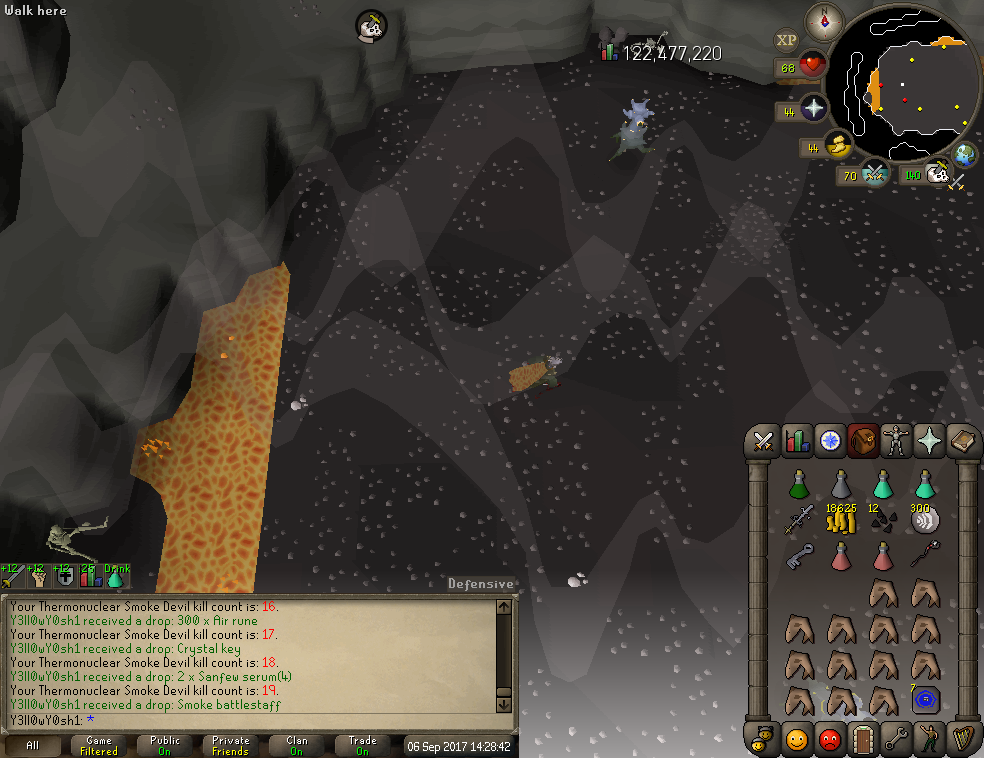
Task: Select the 300 air runes stack
Action: [925, 518]
